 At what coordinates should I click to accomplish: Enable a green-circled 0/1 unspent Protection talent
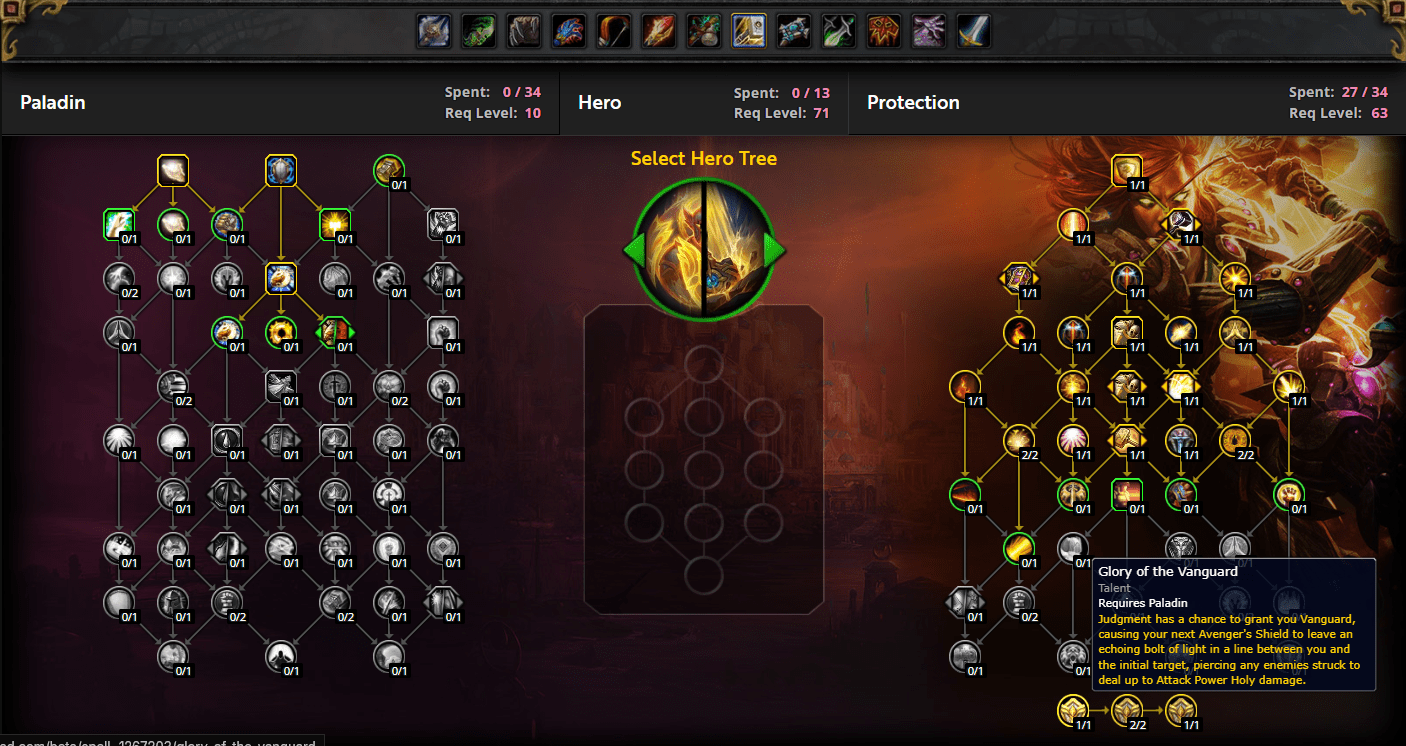click(966, 493)
